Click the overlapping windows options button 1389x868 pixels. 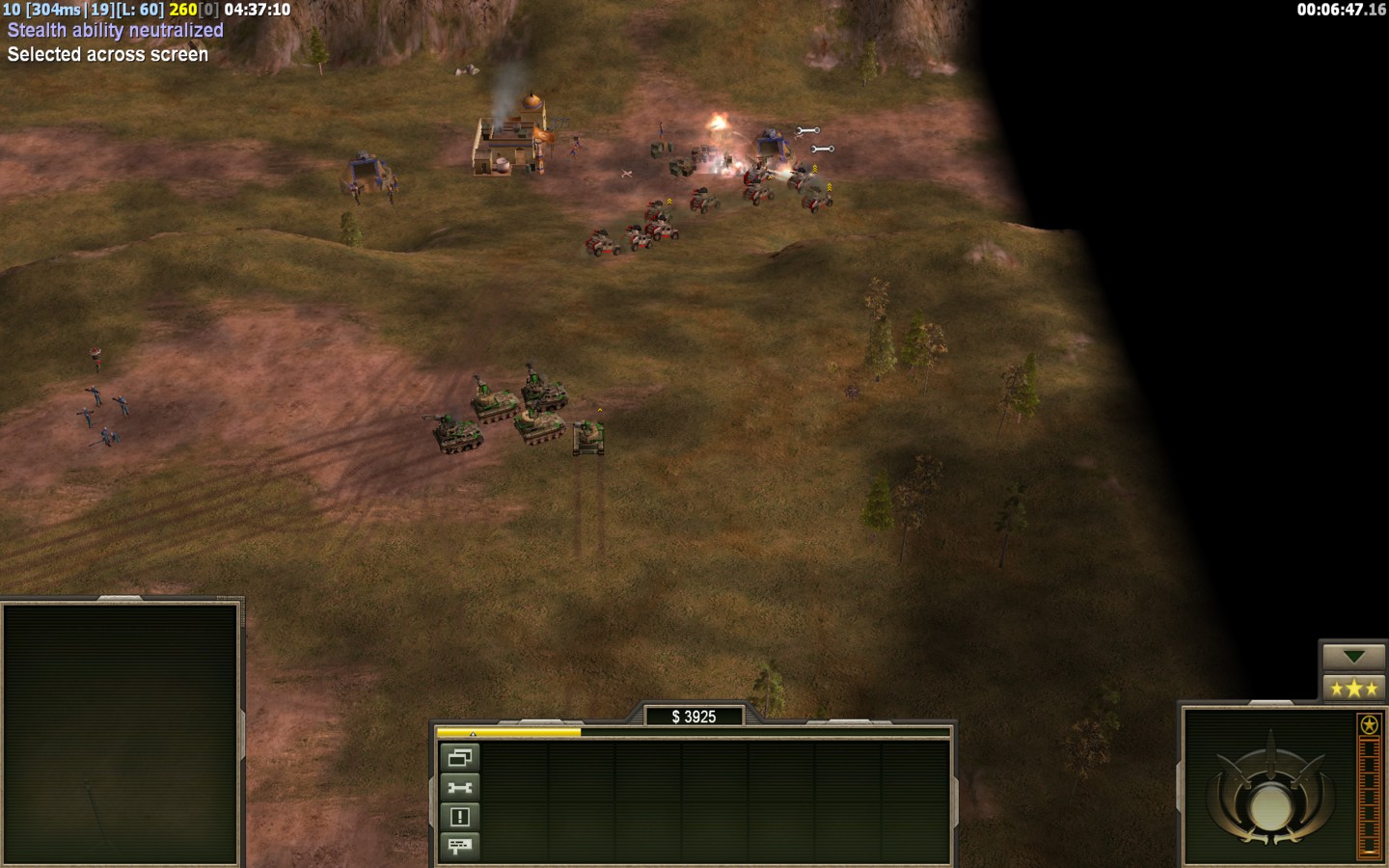coord(459,758)
